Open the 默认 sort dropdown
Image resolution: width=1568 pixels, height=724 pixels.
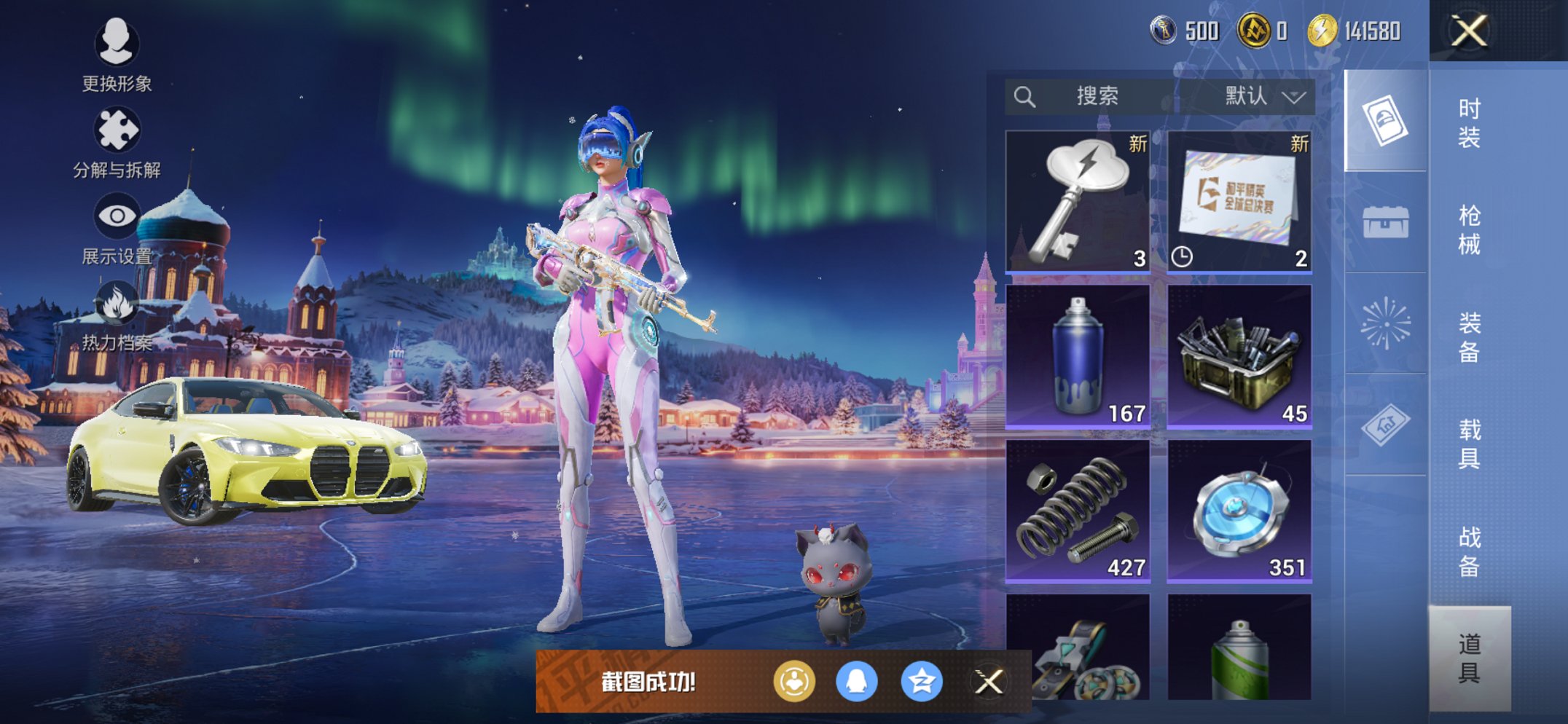click(x=1264, y=96)
